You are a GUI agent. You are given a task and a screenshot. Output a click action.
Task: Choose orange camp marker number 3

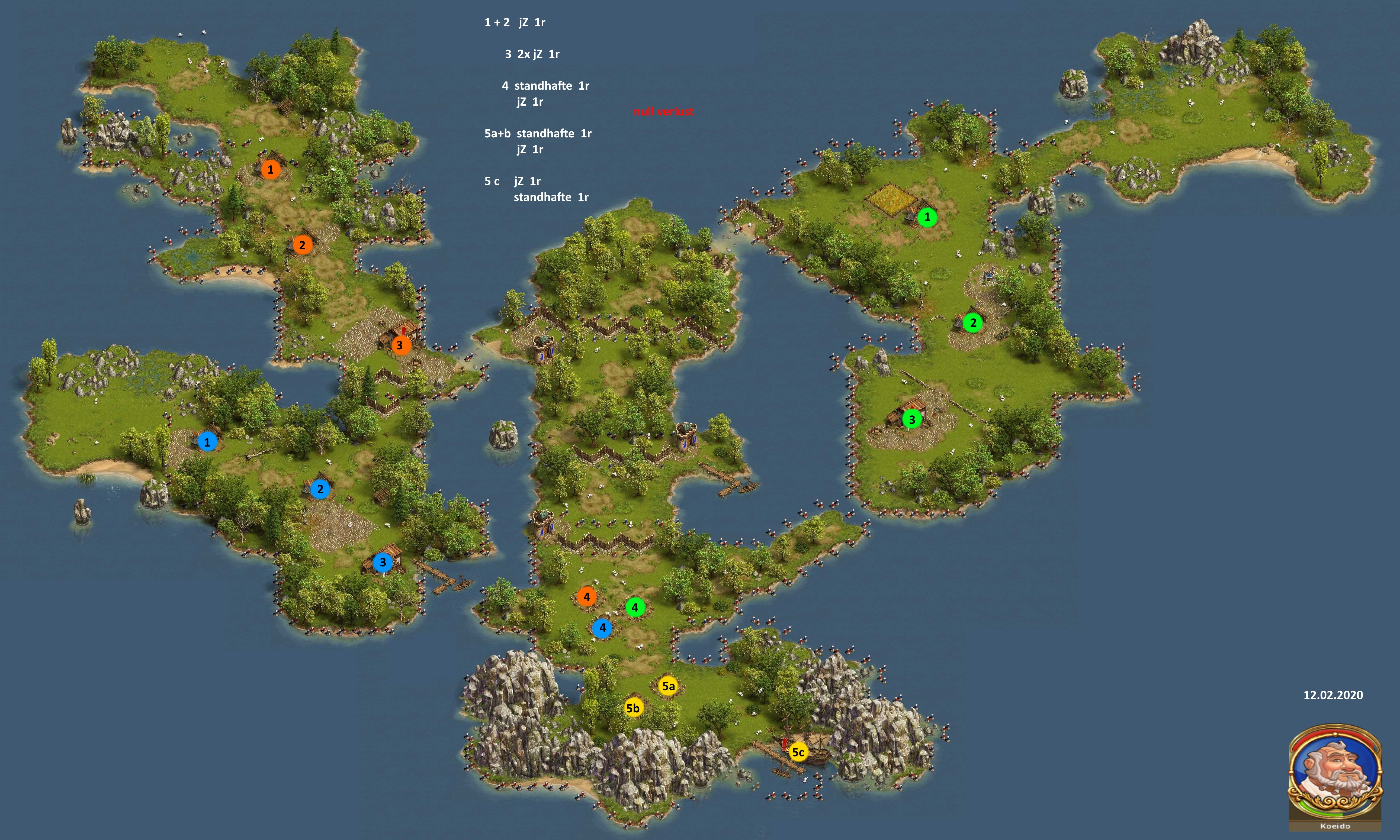click(400, 345)
